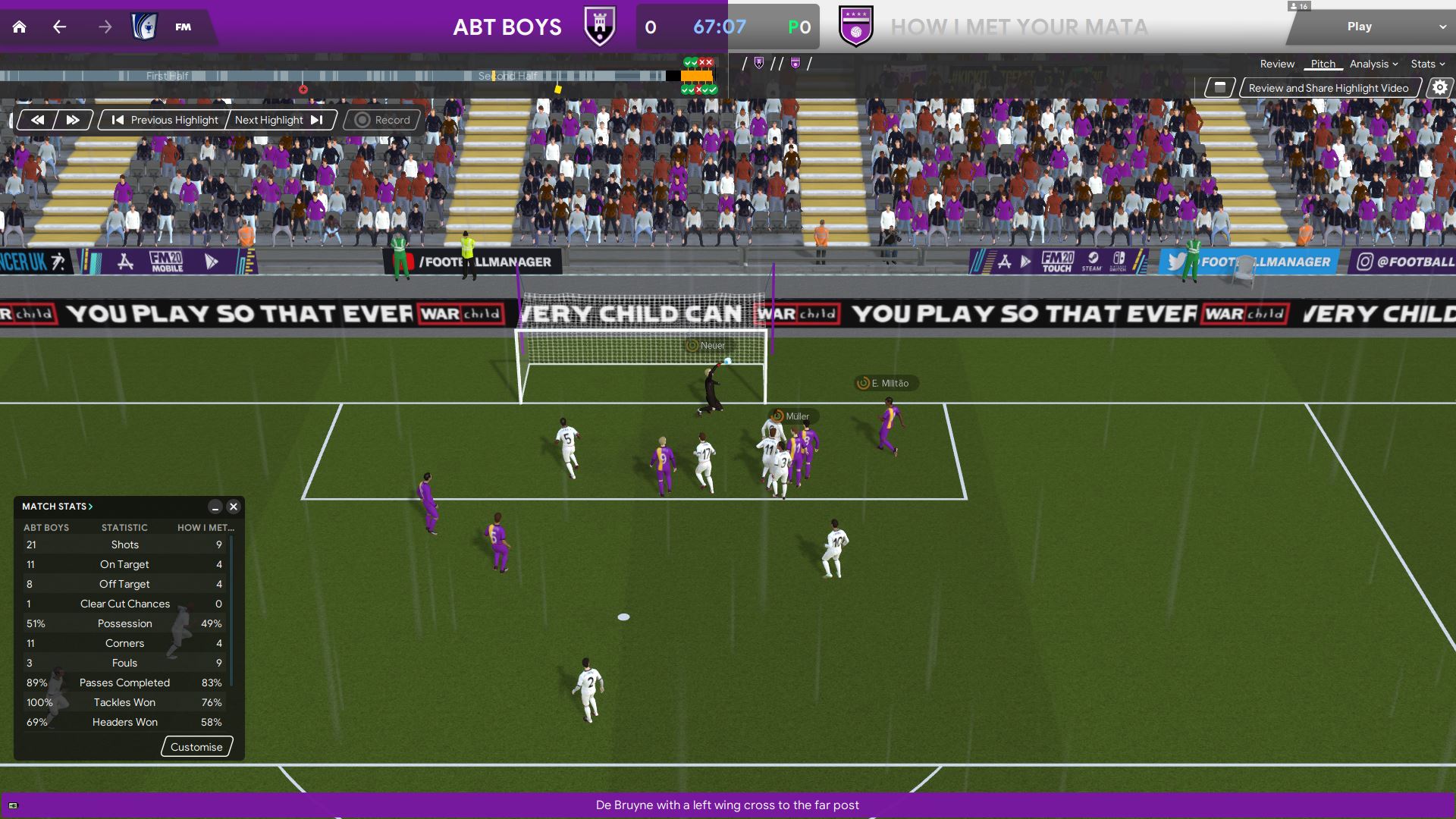Viewport: 1456px width, 819px height.
Task: Jump to the previous highlight
Action: (165, 120)
